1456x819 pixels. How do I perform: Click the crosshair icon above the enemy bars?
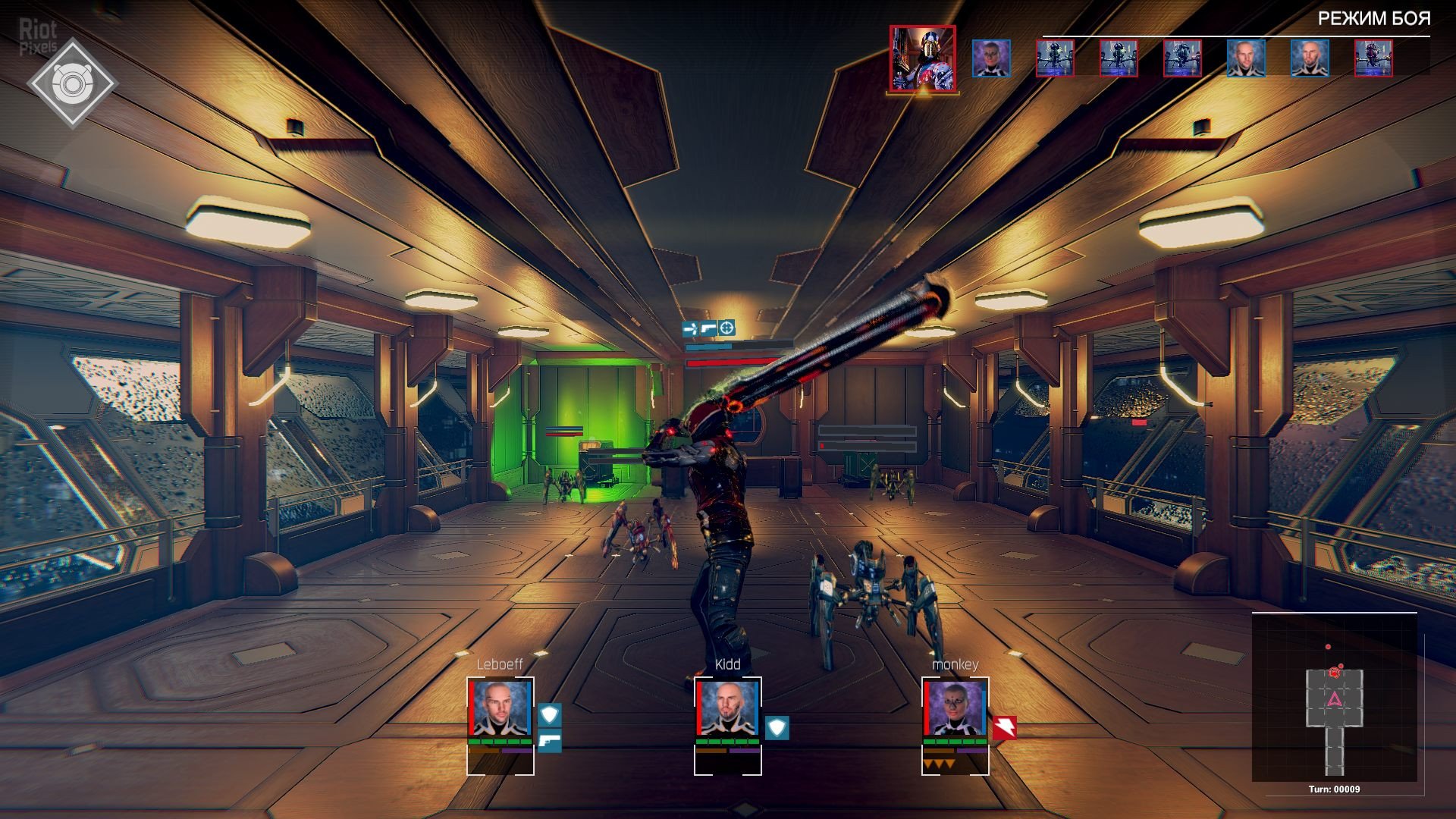[x=726, y=328]
